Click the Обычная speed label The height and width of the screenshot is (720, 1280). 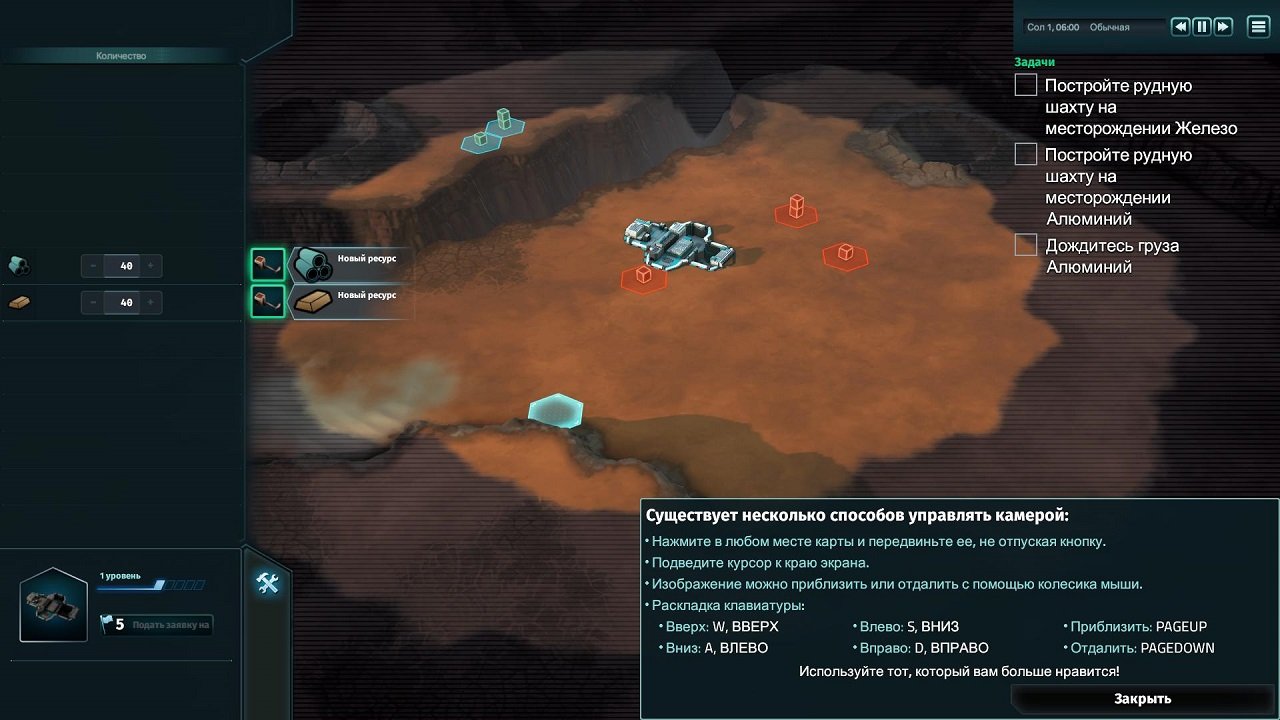[1108, 27]
